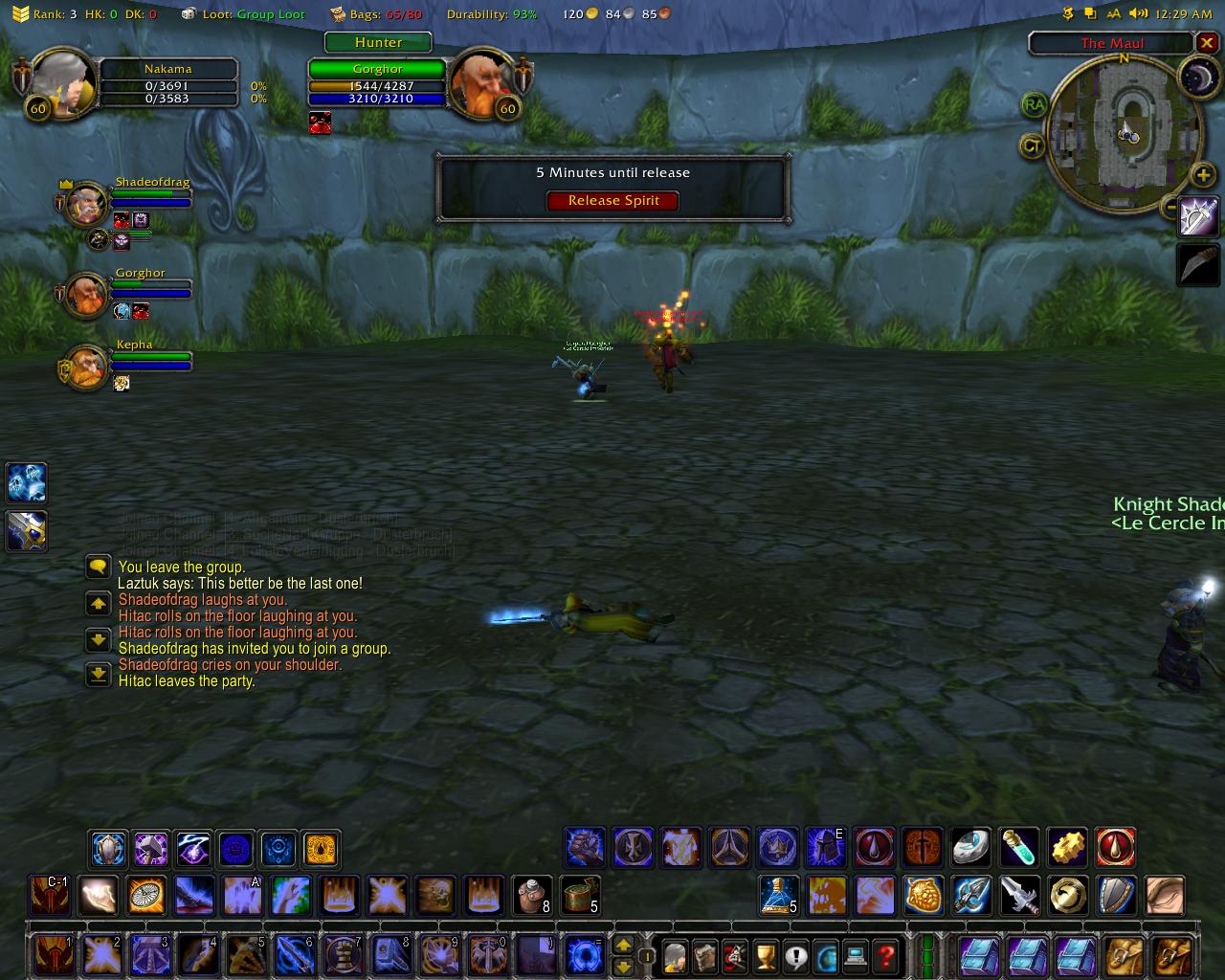Open the CT mod button by the minimap
1225x980 pixels.
pos(1033,146)
